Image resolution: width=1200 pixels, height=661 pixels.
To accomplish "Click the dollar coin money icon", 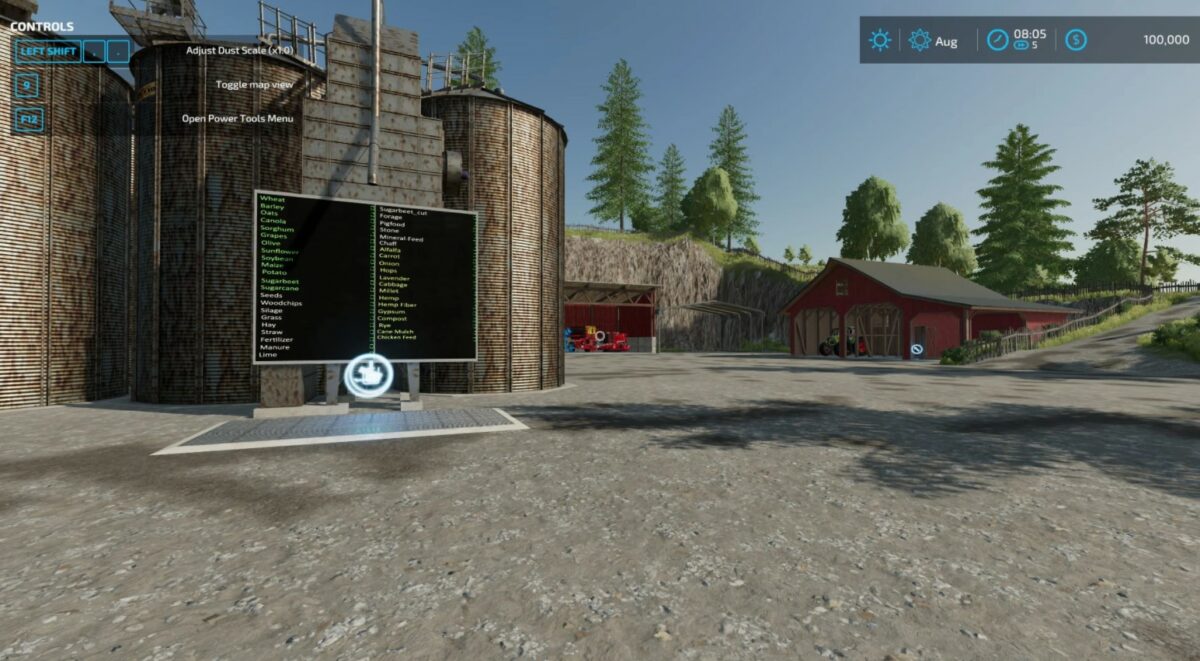I will pos(1075,40).
